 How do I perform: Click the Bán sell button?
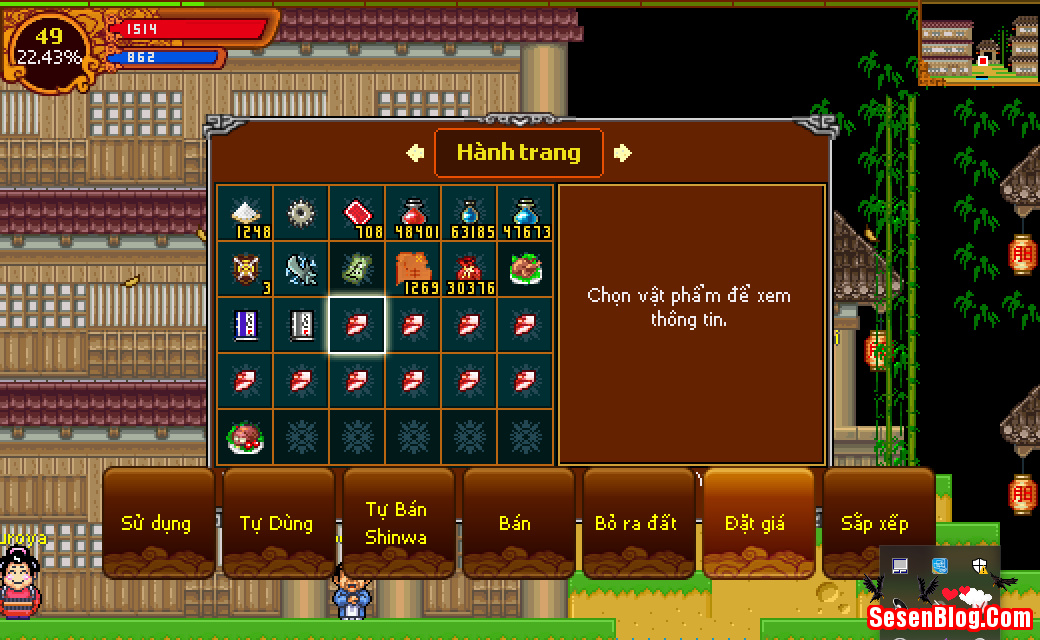click(516, 523)
